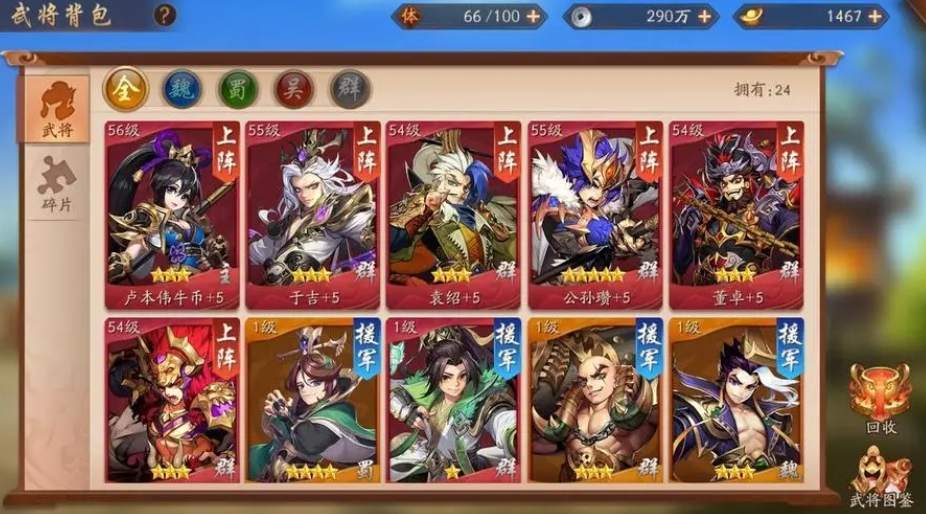The width and height of the screenshot is (926, 514).
Task: Open the question mark help icon
Action: tap(166, 15)
